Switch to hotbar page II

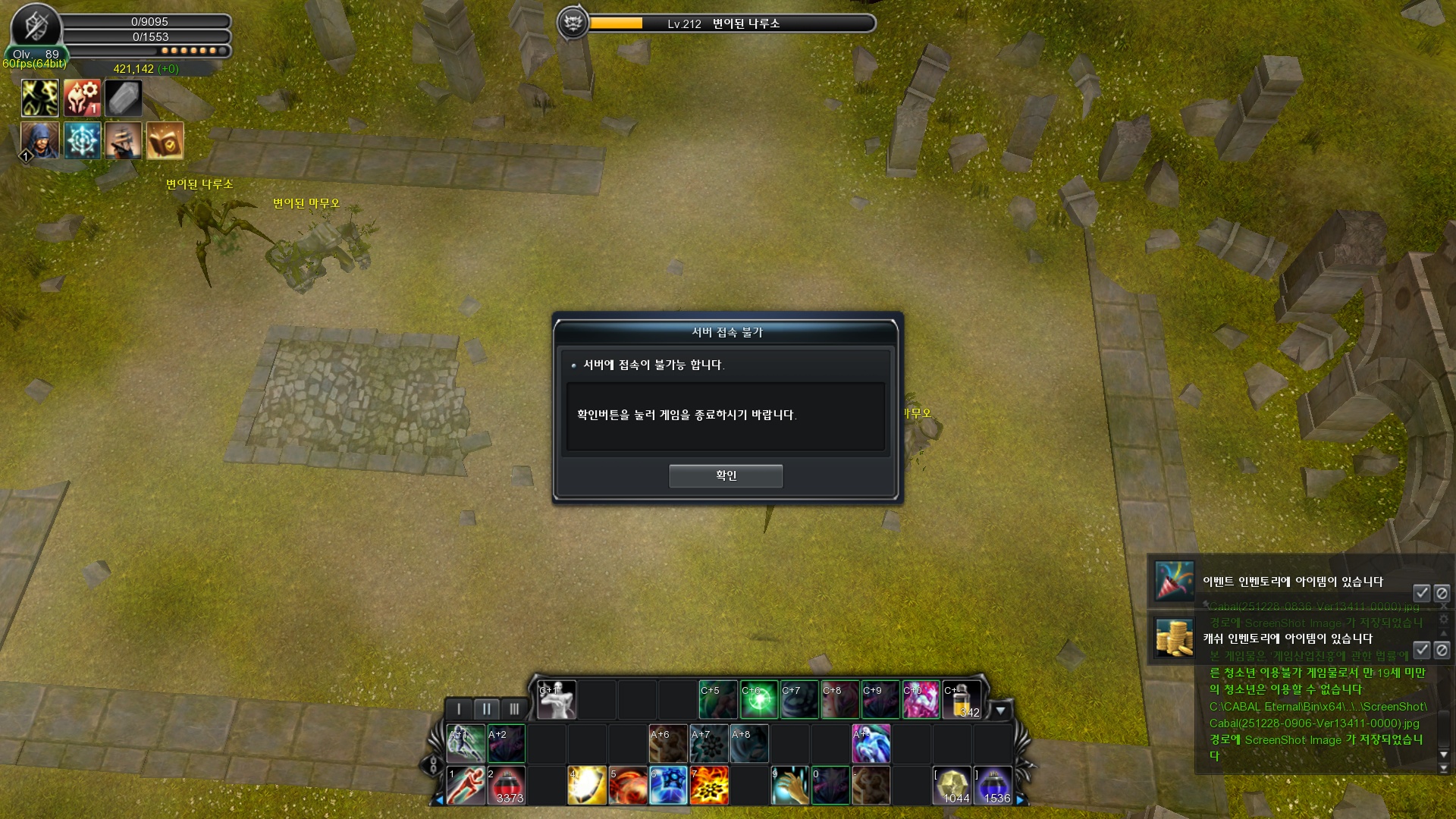(x=486, y=709)
